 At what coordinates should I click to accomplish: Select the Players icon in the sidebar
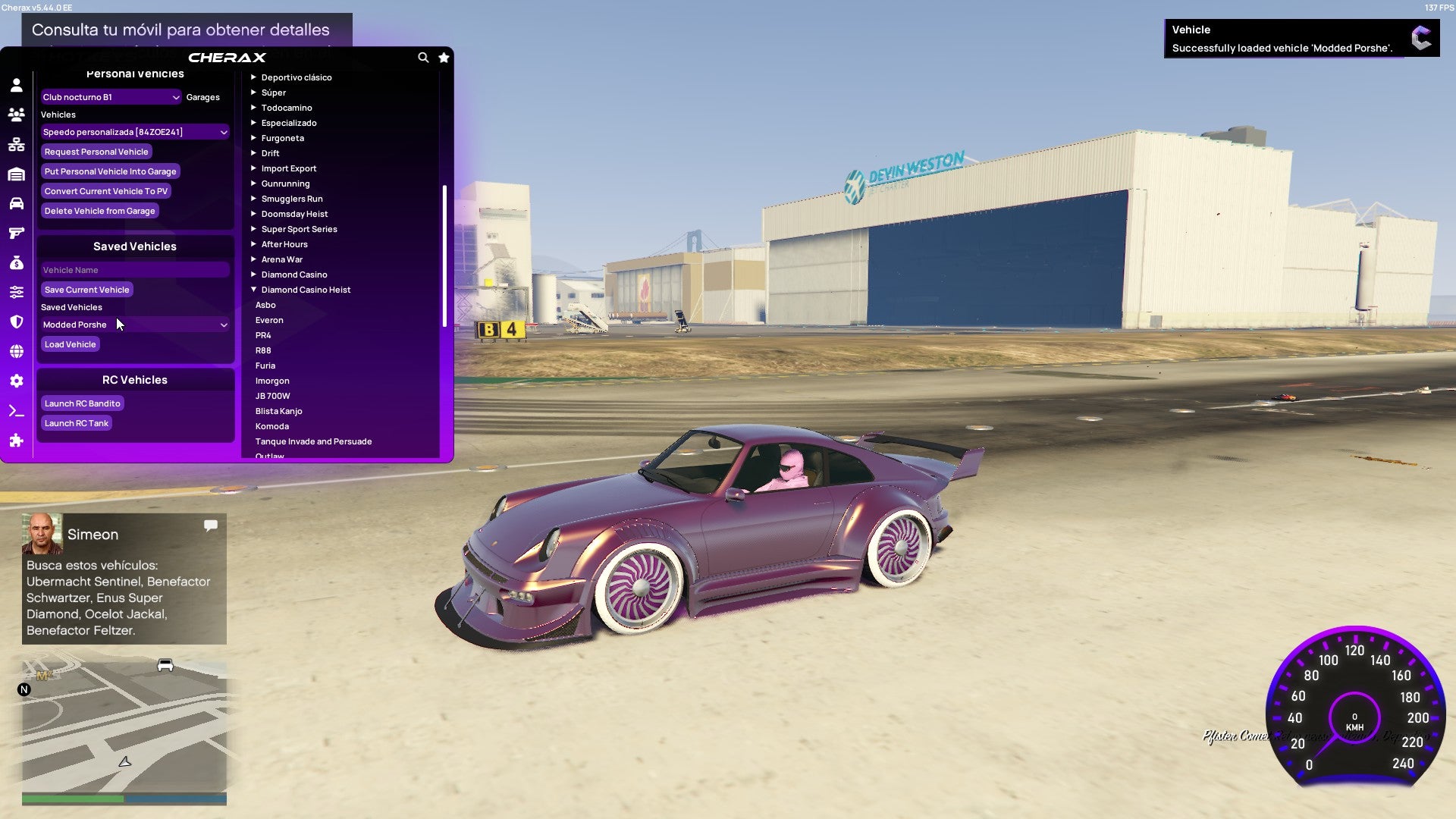16,115
